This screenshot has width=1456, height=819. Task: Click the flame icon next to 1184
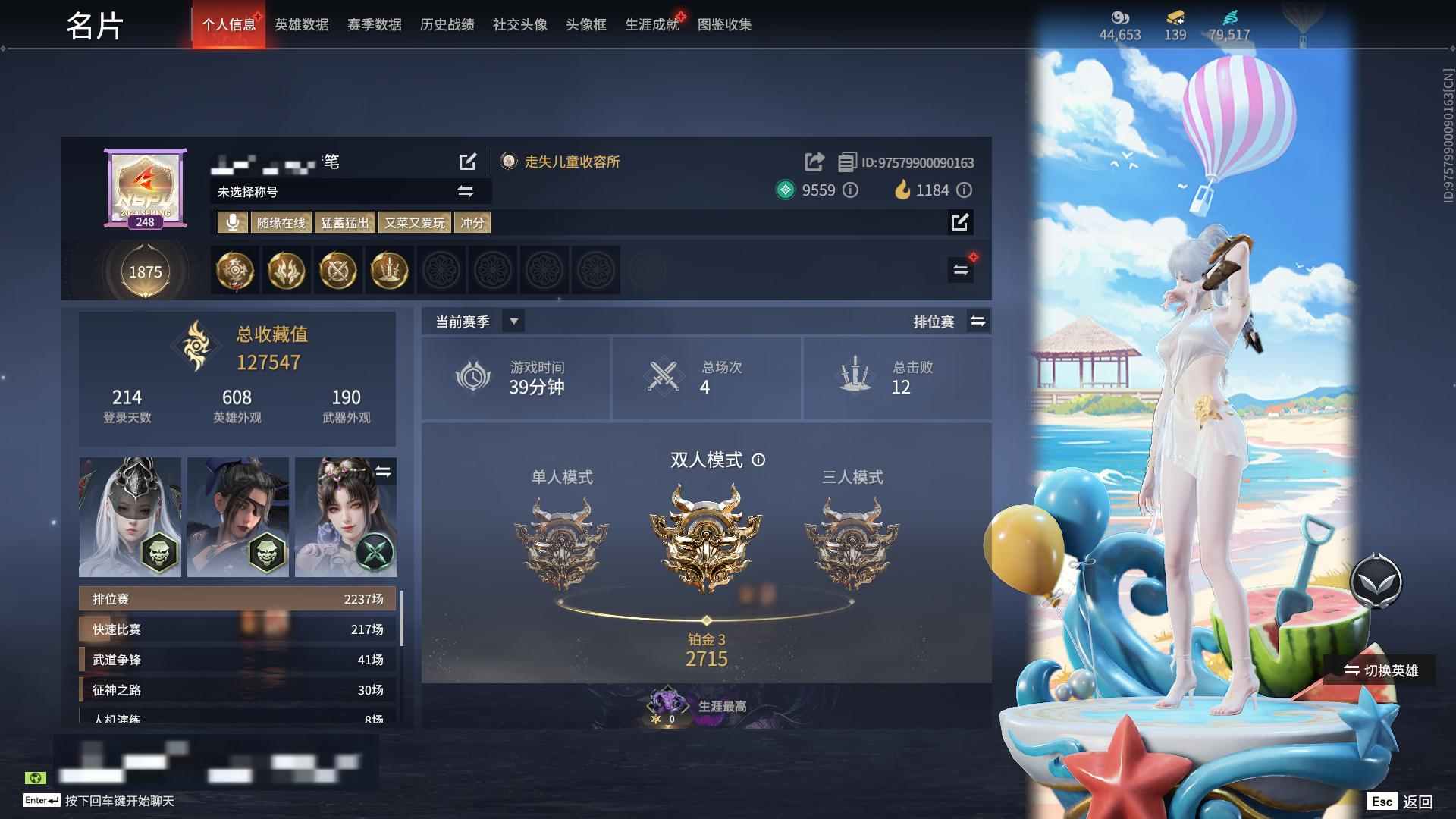[901, 190]
